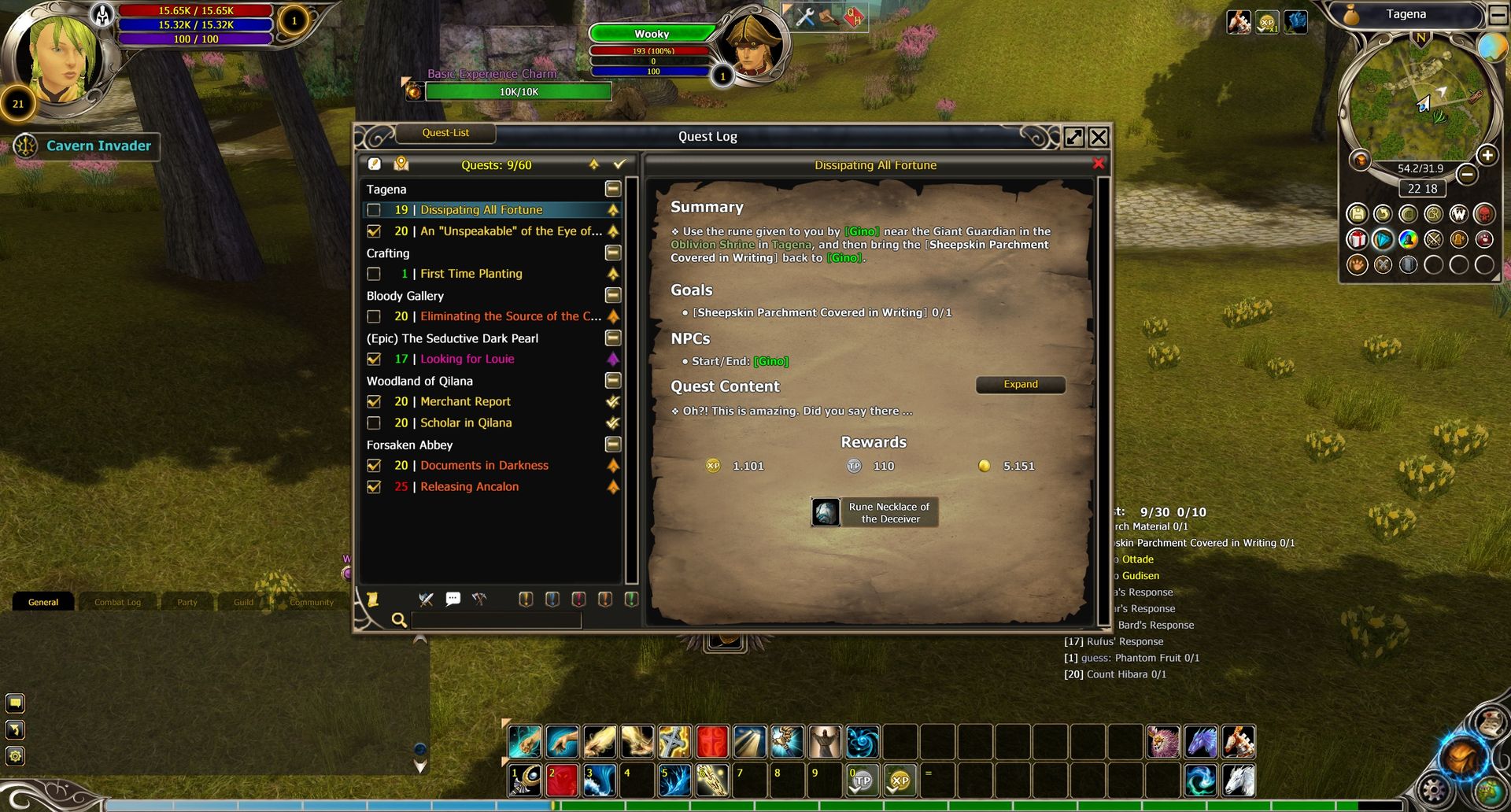Toggle tracking checkbox for First Time Planting

click(x=374, y=274)
